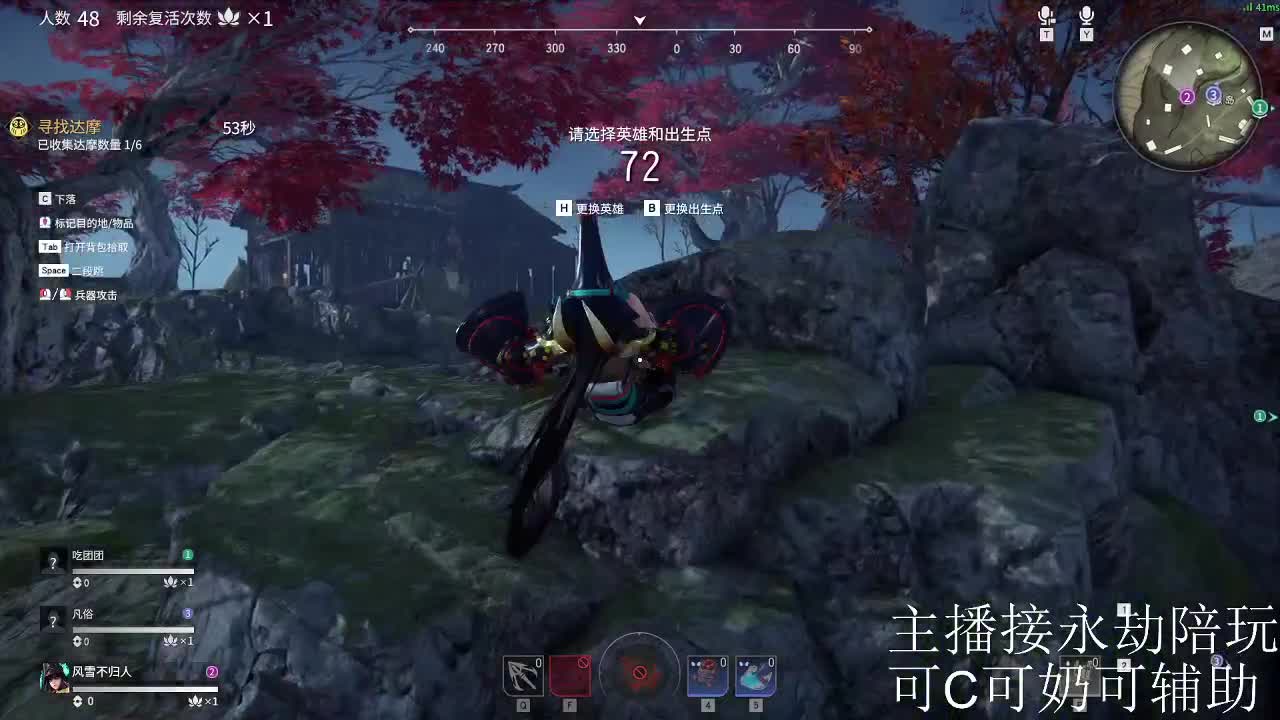Click the quest icon beside 寻找达摩
This screenshot has width=1280, height=720.
17,128
